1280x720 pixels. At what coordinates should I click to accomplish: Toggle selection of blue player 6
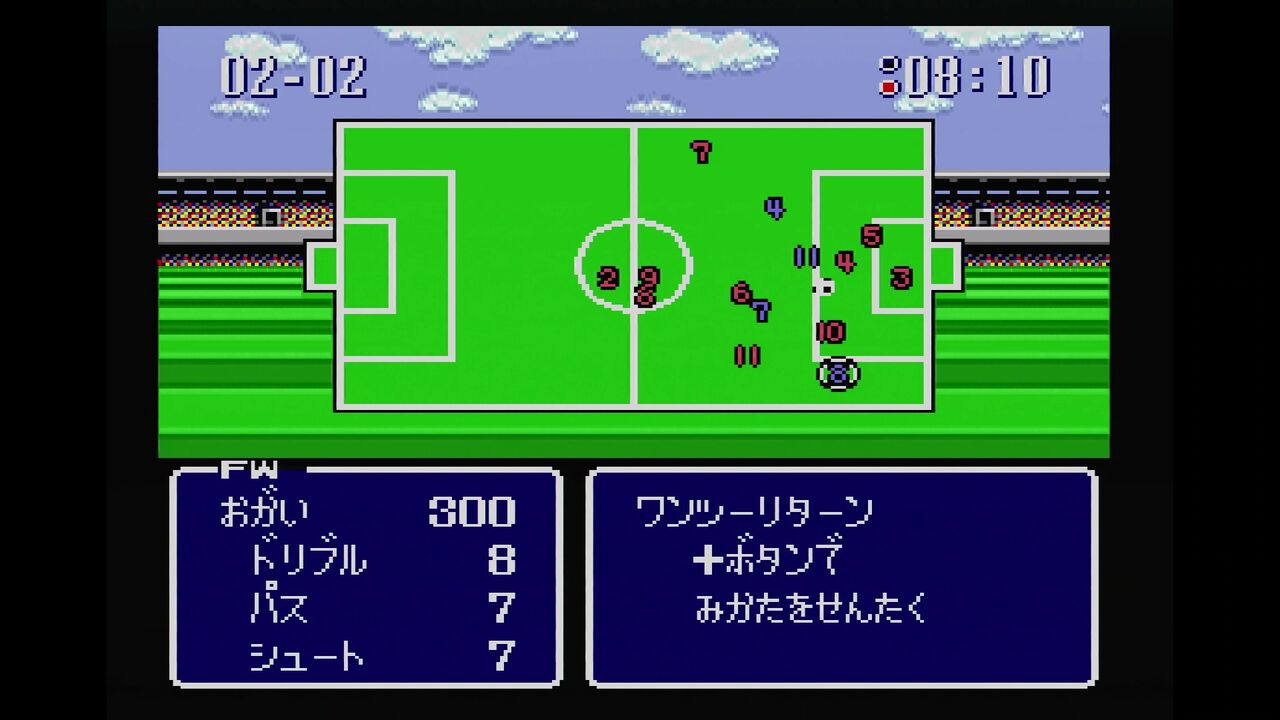click(x=740, y=293)
